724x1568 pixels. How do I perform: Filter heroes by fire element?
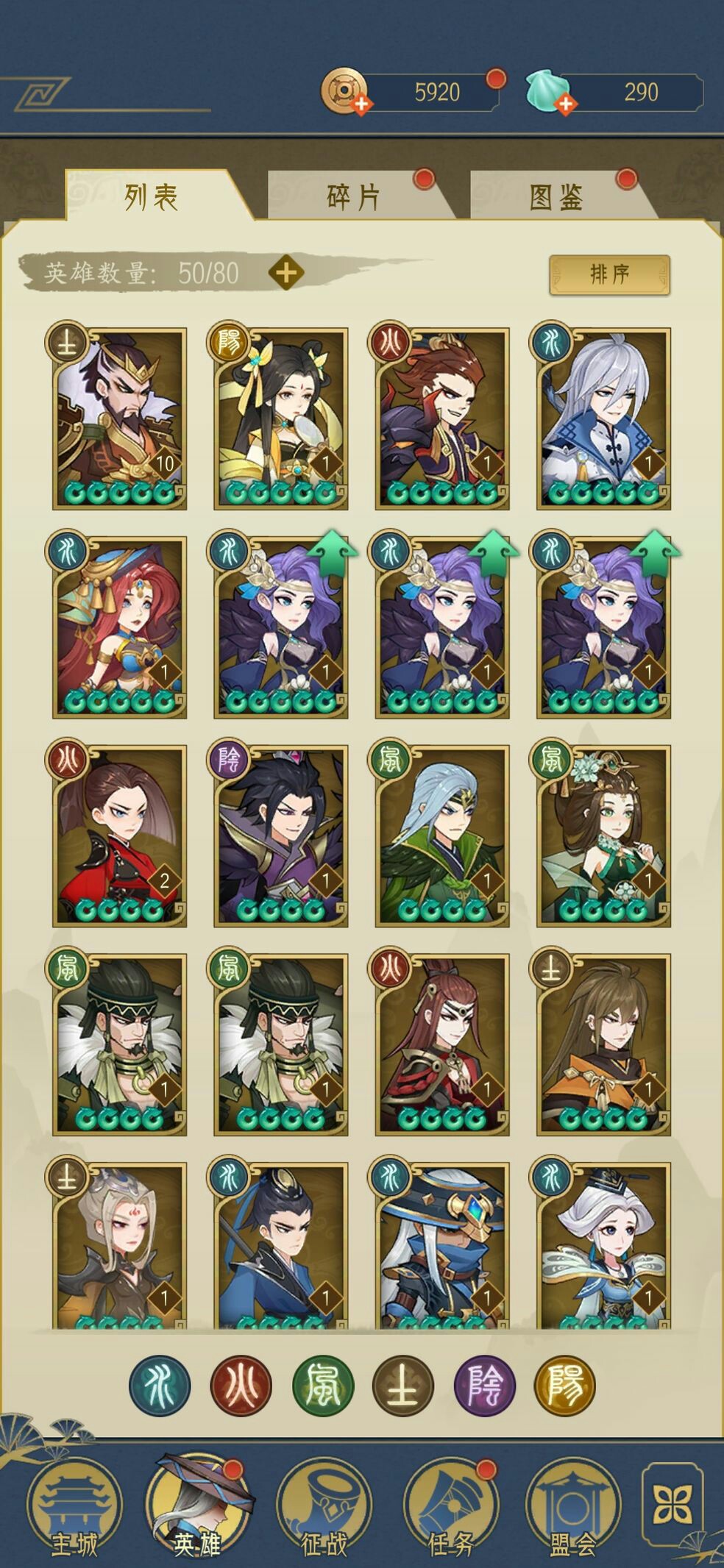(241, 1386)
